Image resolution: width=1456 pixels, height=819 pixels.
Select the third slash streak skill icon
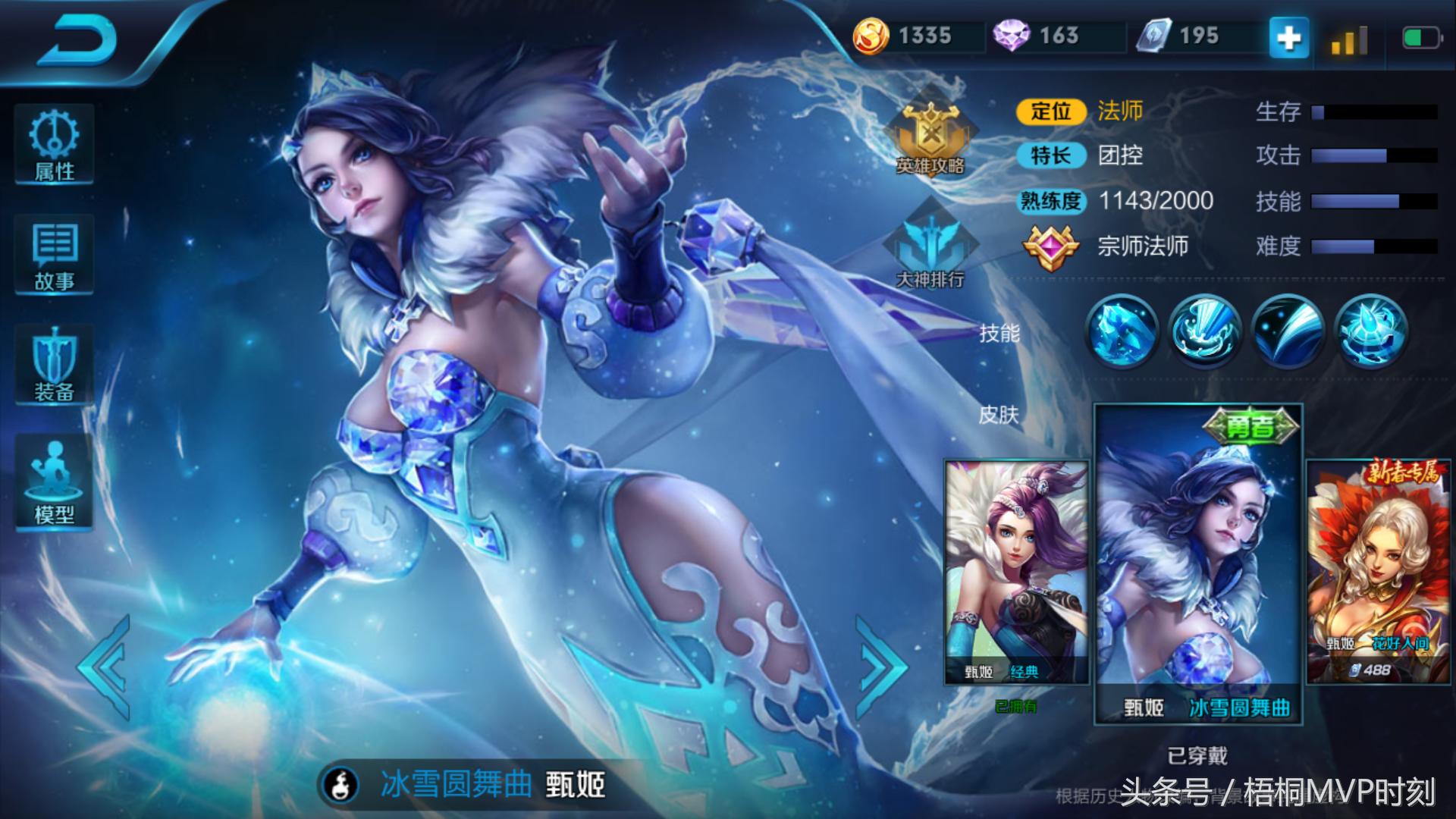coord(1288,331)
